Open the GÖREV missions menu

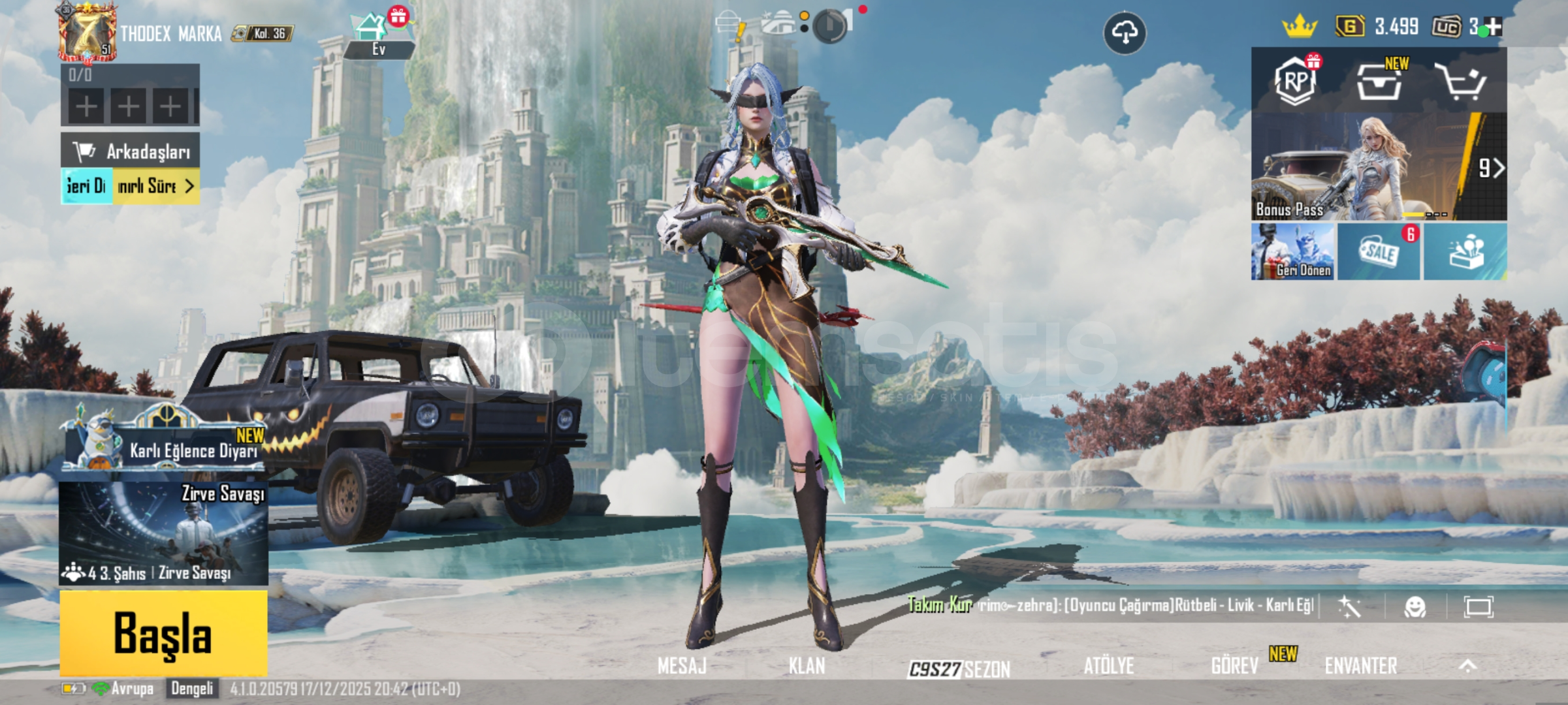[1234, 666]
